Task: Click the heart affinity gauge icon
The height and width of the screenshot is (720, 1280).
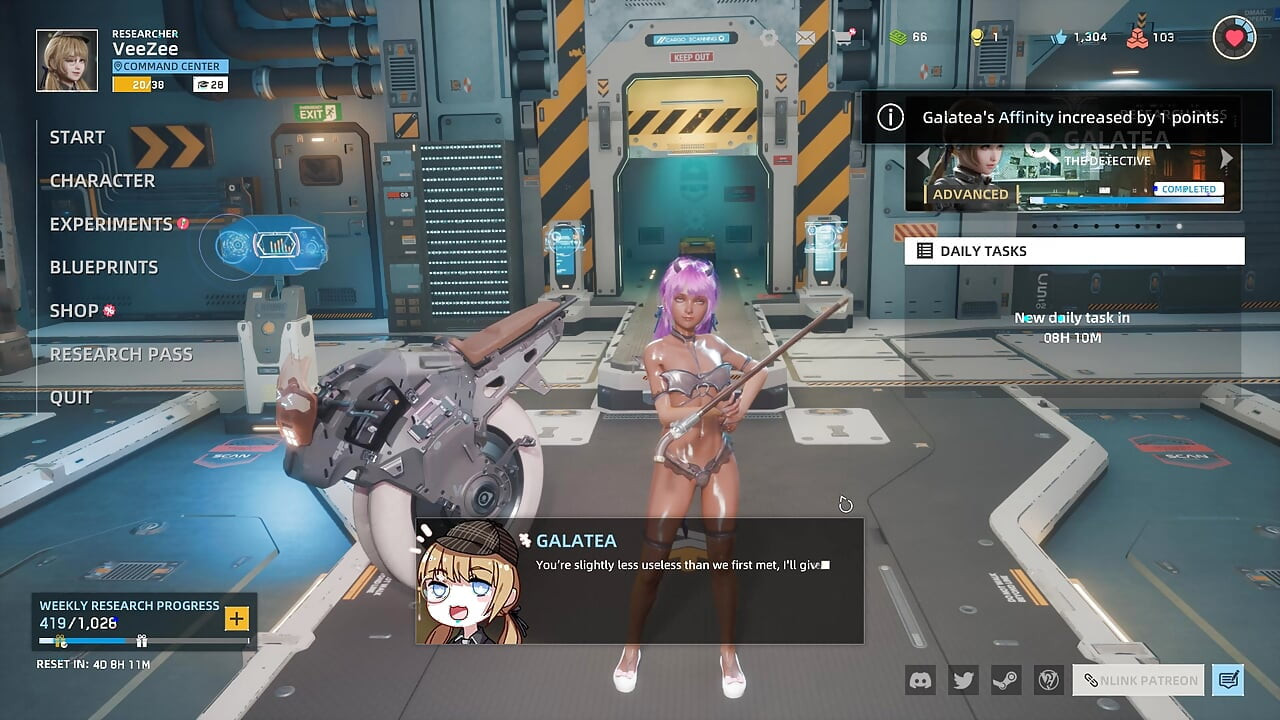Action: (1234, 38)
